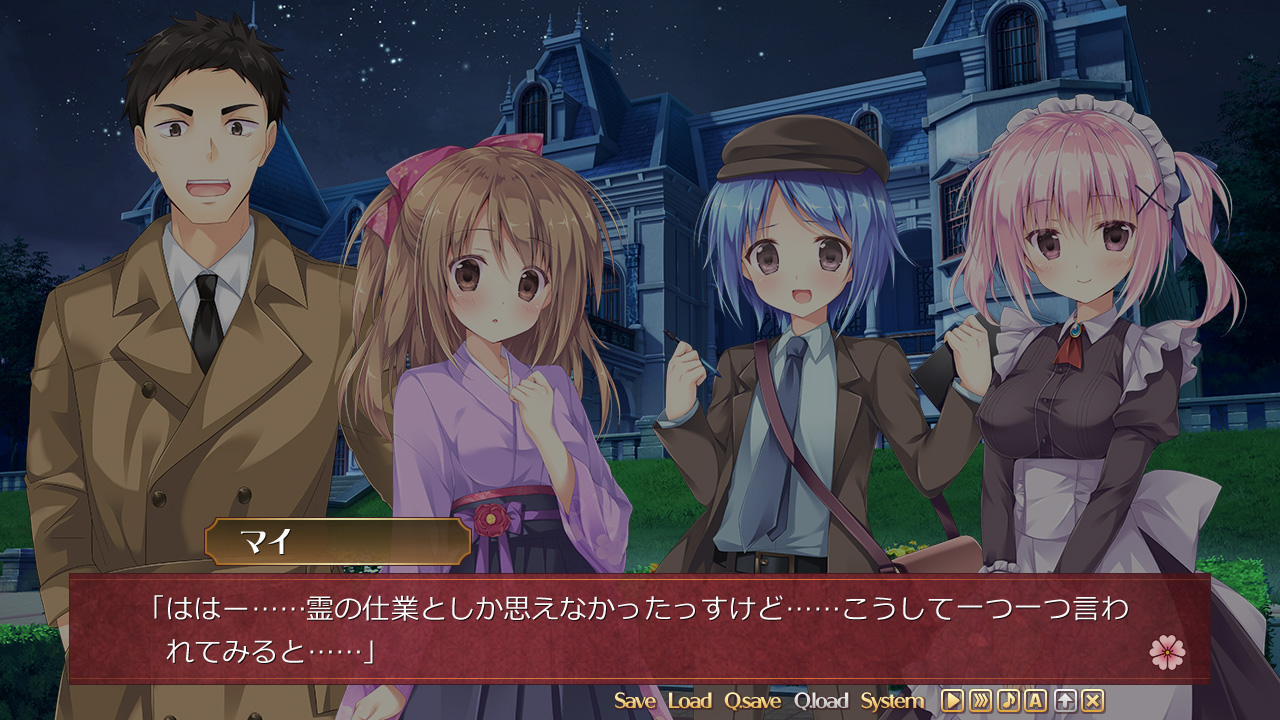Open the System settings
Image resolution: width=1280 pixels, height=720 pixels.
click(892, 701)
